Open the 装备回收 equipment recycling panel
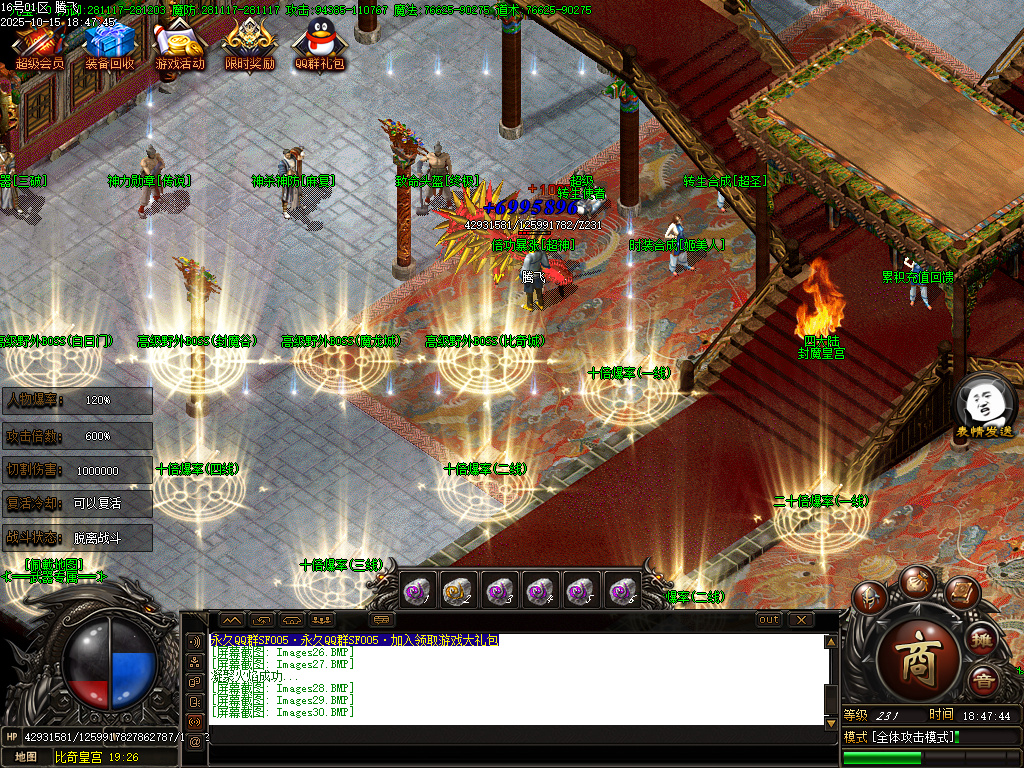 [x=109, y=43]
